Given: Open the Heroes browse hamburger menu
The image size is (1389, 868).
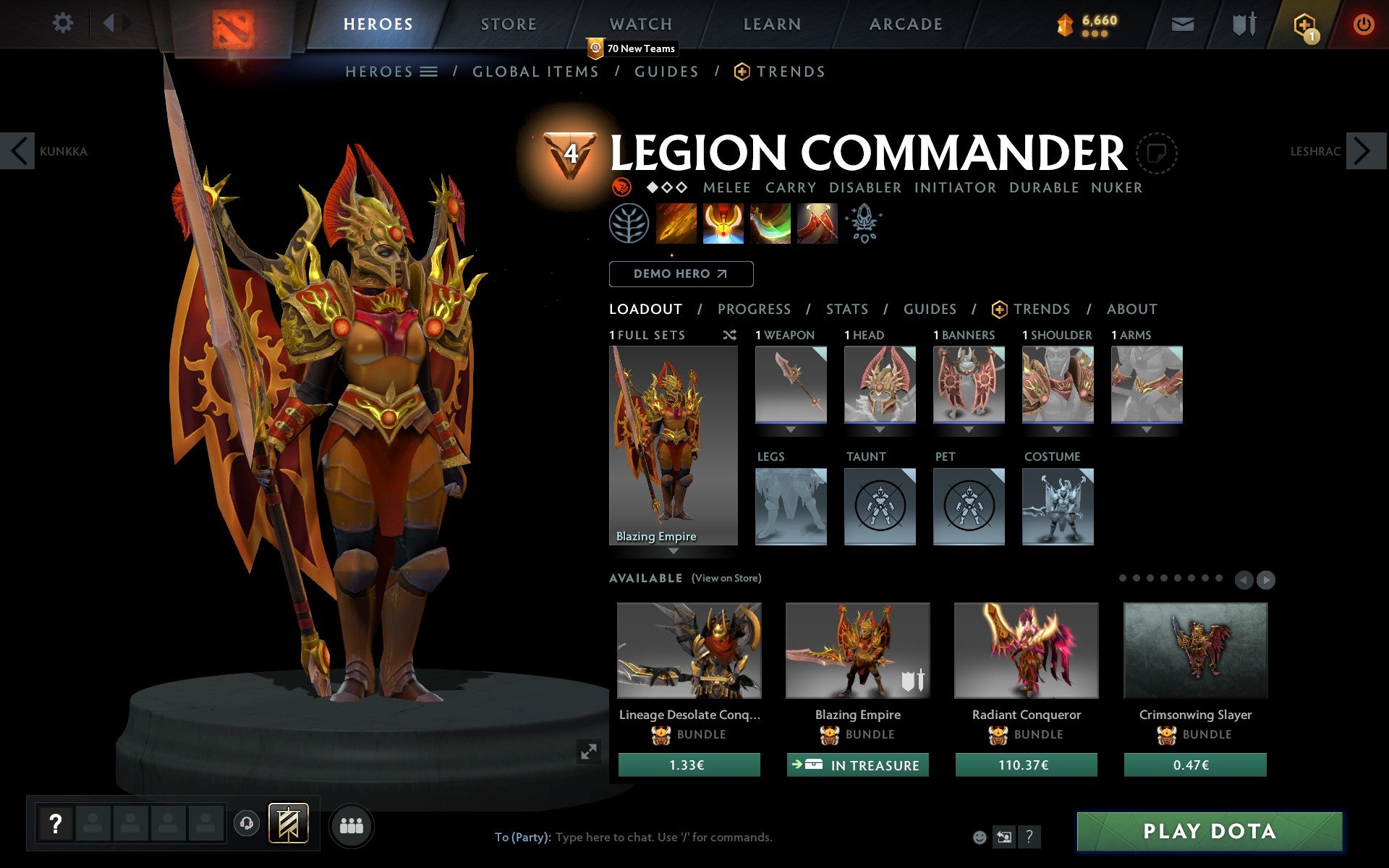Looking at the screenshot, I should 430,71.
